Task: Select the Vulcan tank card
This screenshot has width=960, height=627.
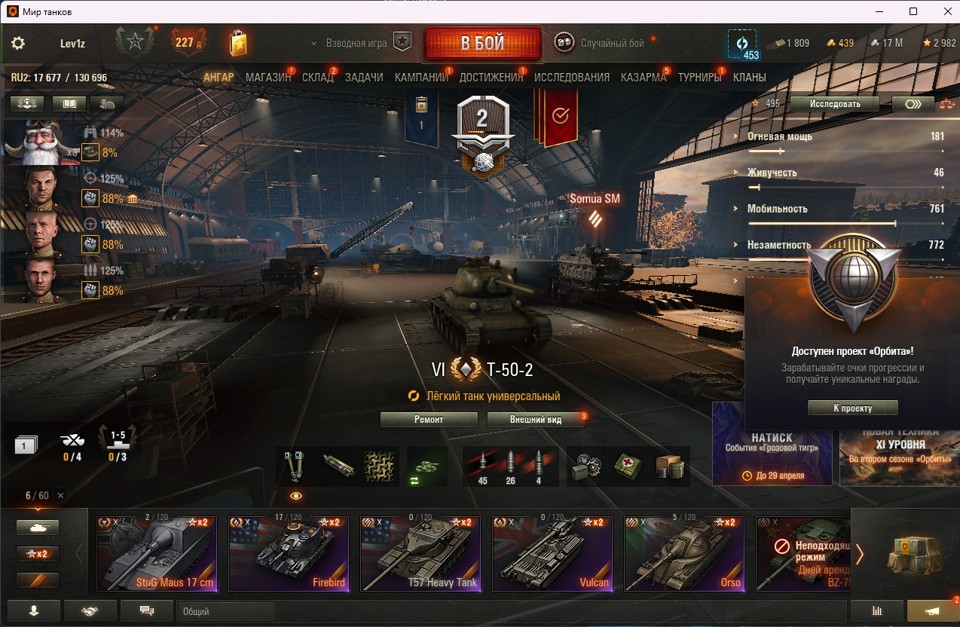Action: [552, 555]
